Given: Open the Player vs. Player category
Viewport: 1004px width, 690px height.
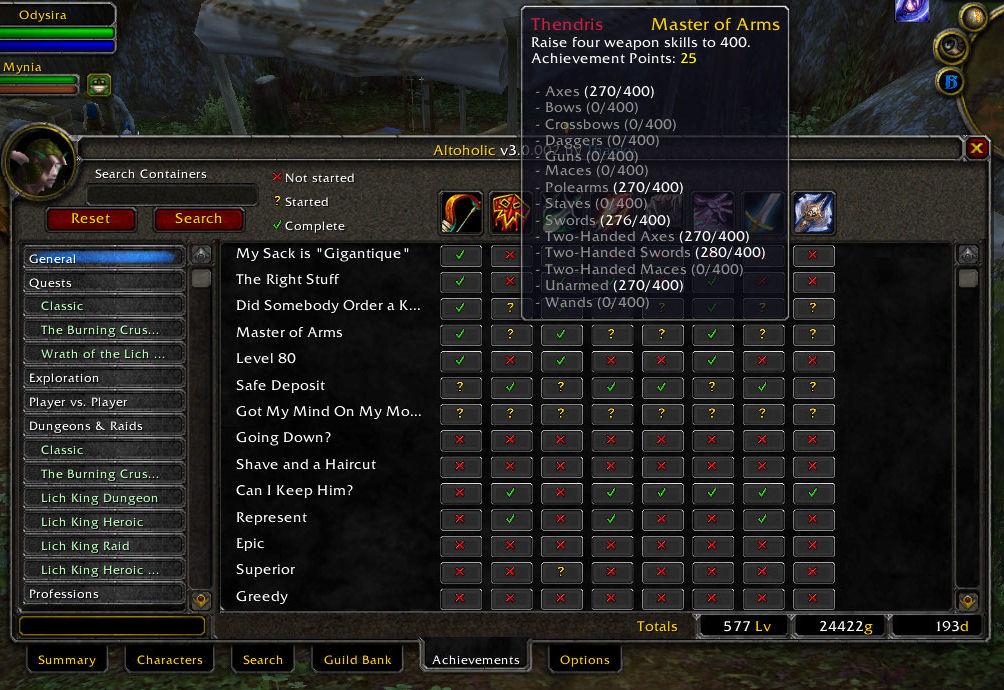Looking at the screenshot, I should tap(104, 402).
